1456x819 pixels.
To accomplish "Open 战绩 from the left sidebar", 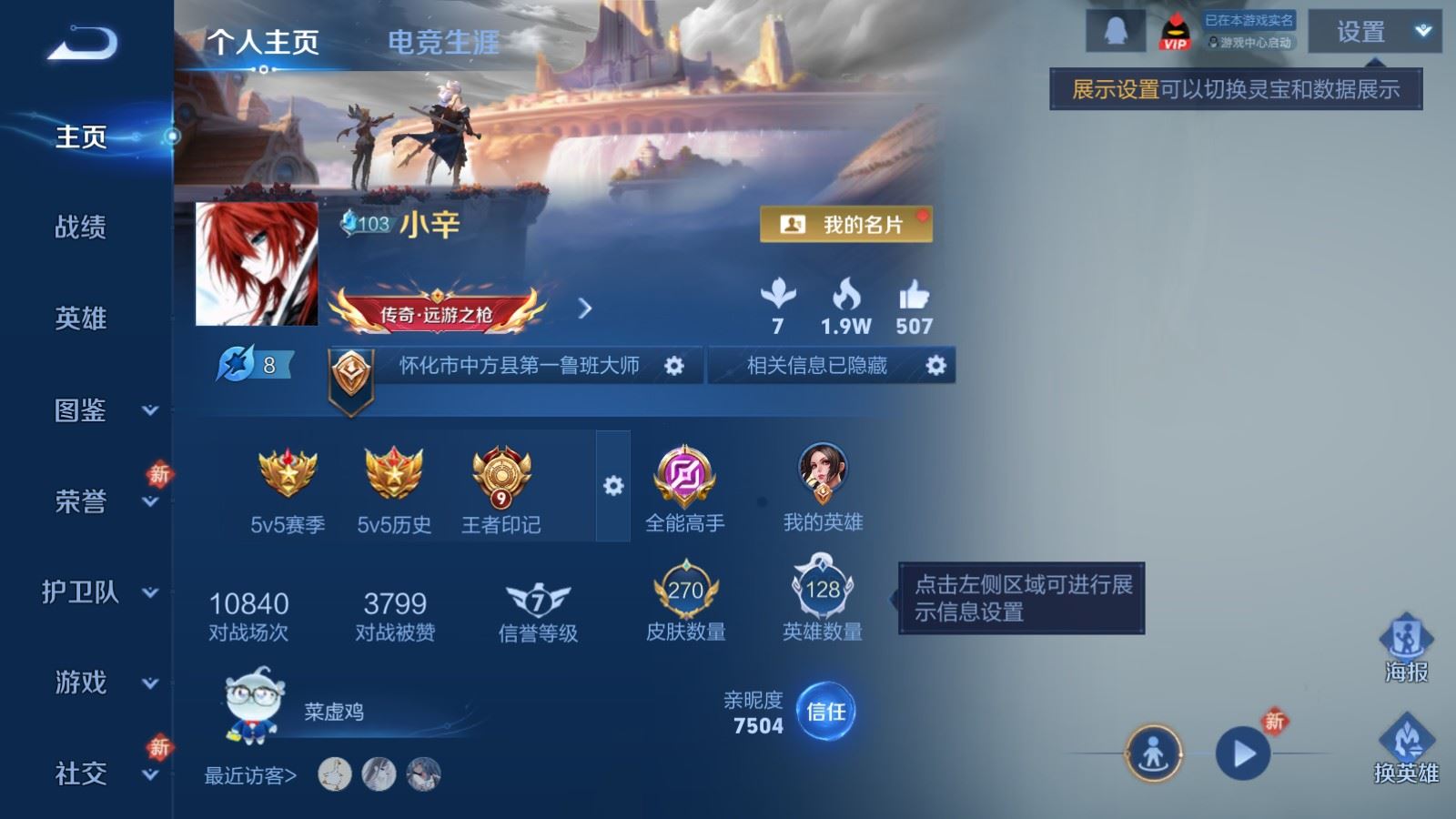I will pyautogui.click(x=82, y=228).
